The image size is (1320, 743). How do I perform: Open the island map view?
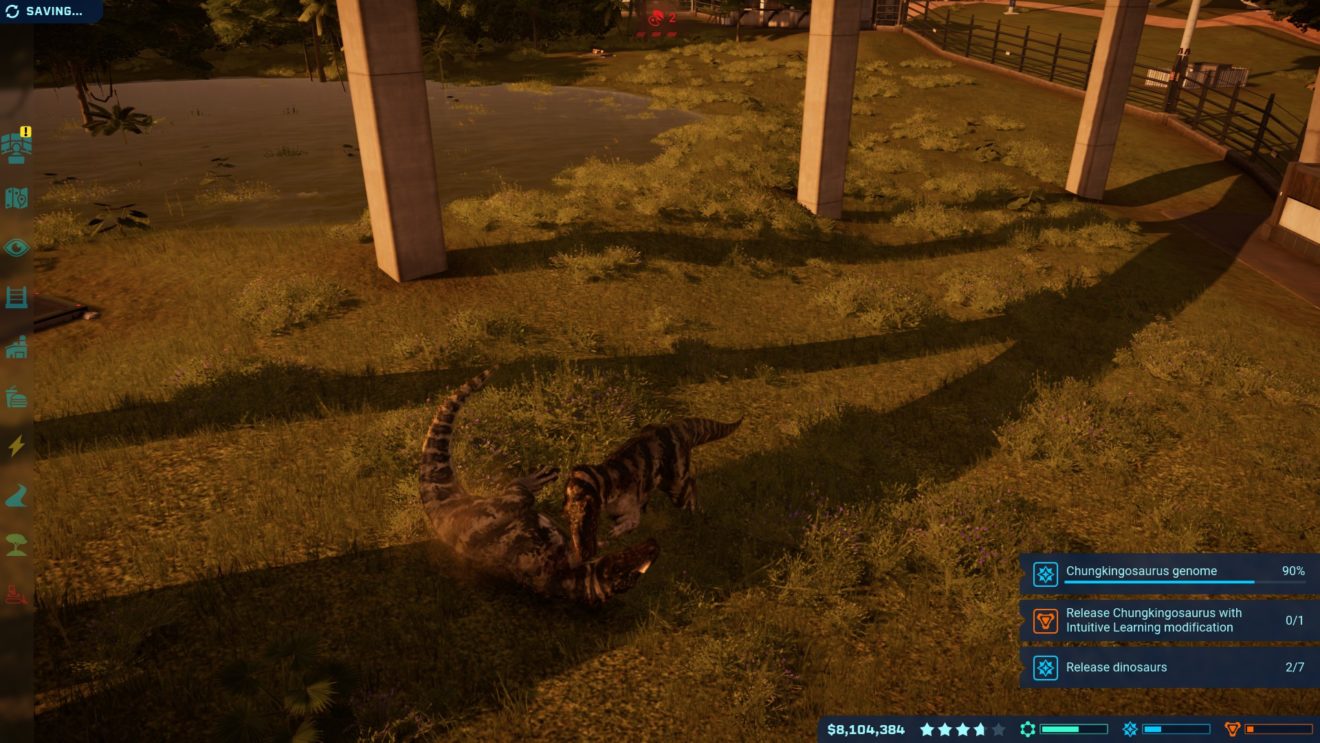[x=17, y=198]
